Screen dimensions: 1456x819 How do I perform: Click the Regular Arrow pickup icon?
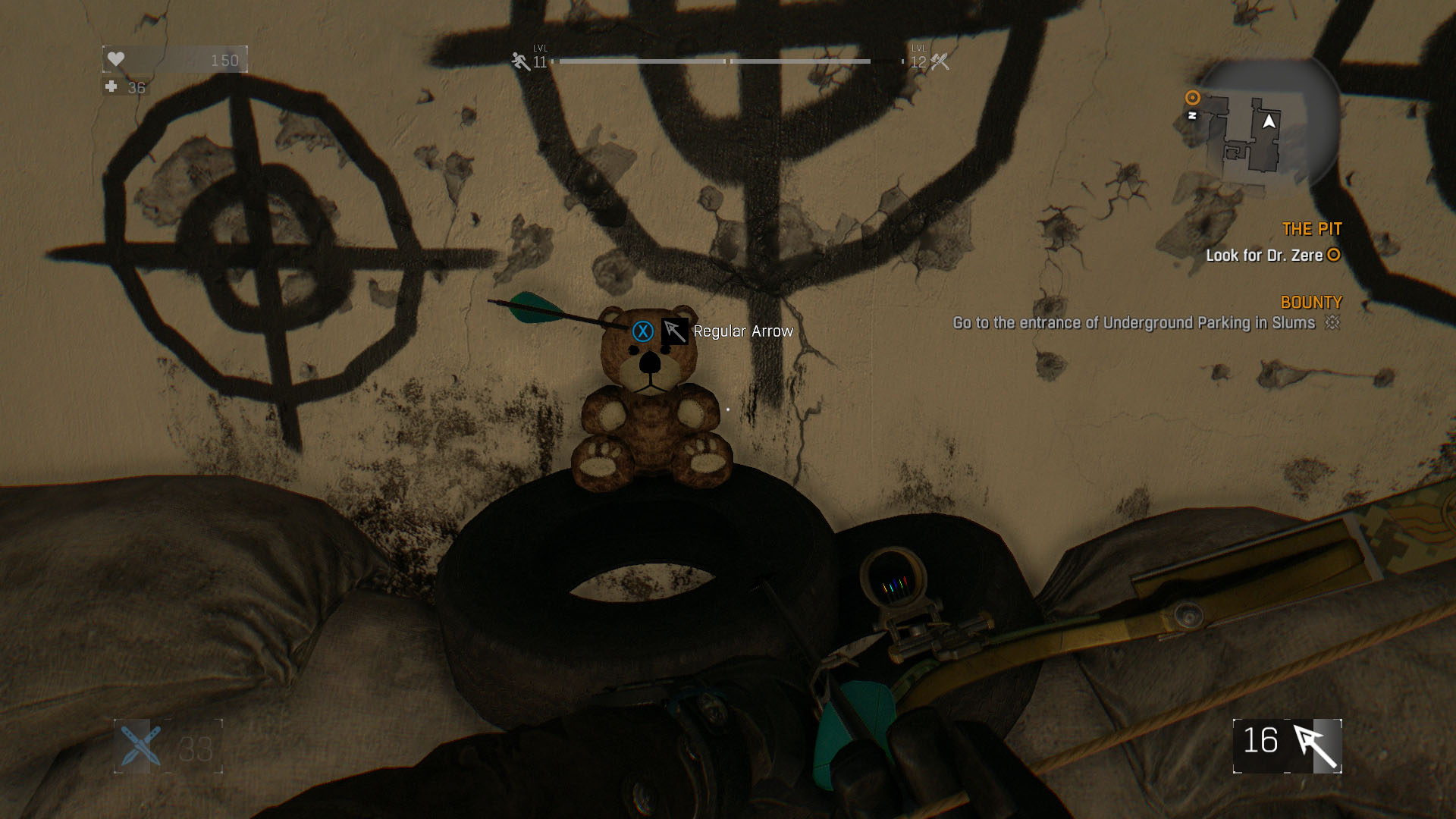click(x=674, y=331)
